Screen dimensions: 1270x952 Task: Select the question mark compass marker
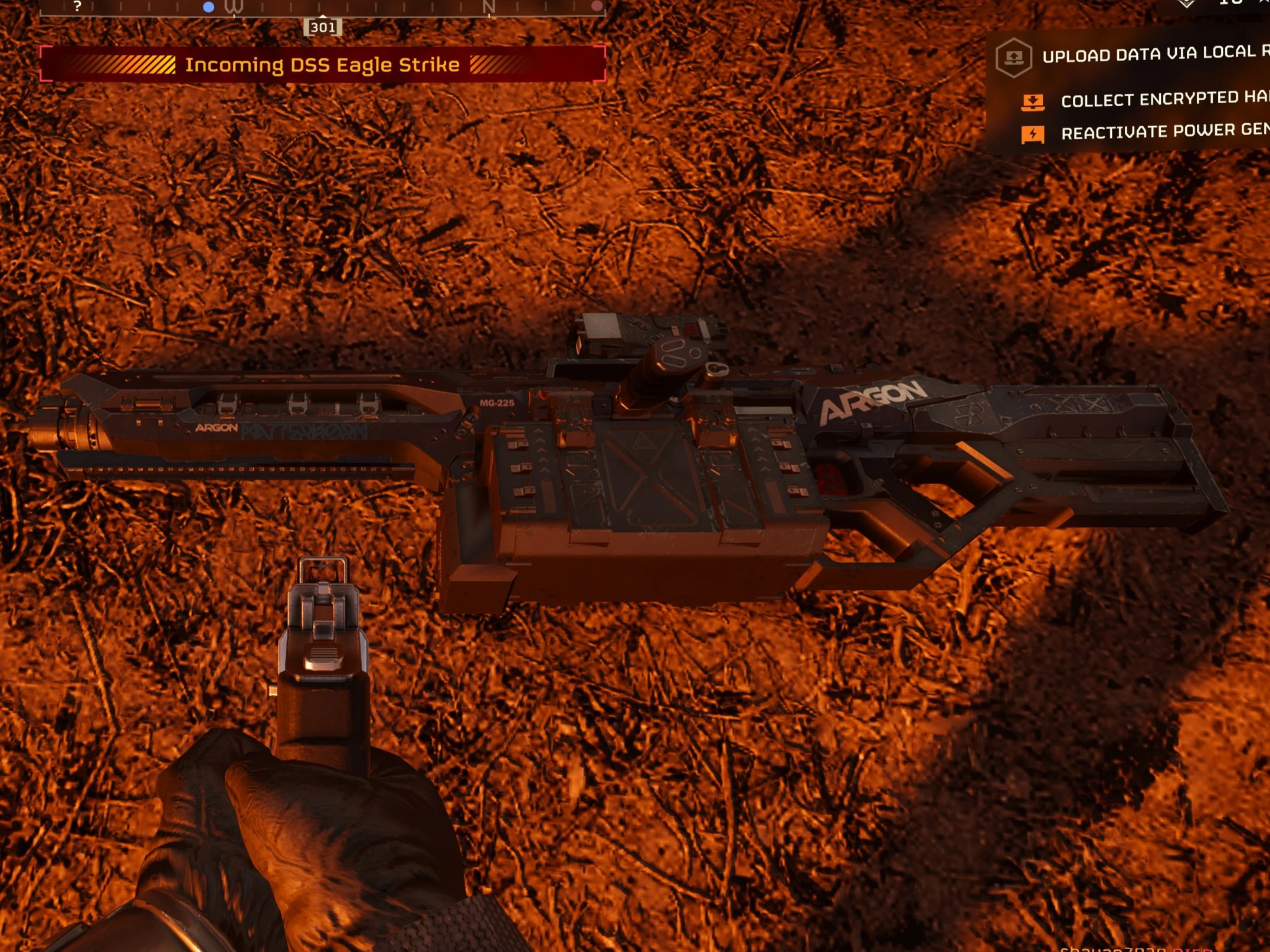[77, 6]
